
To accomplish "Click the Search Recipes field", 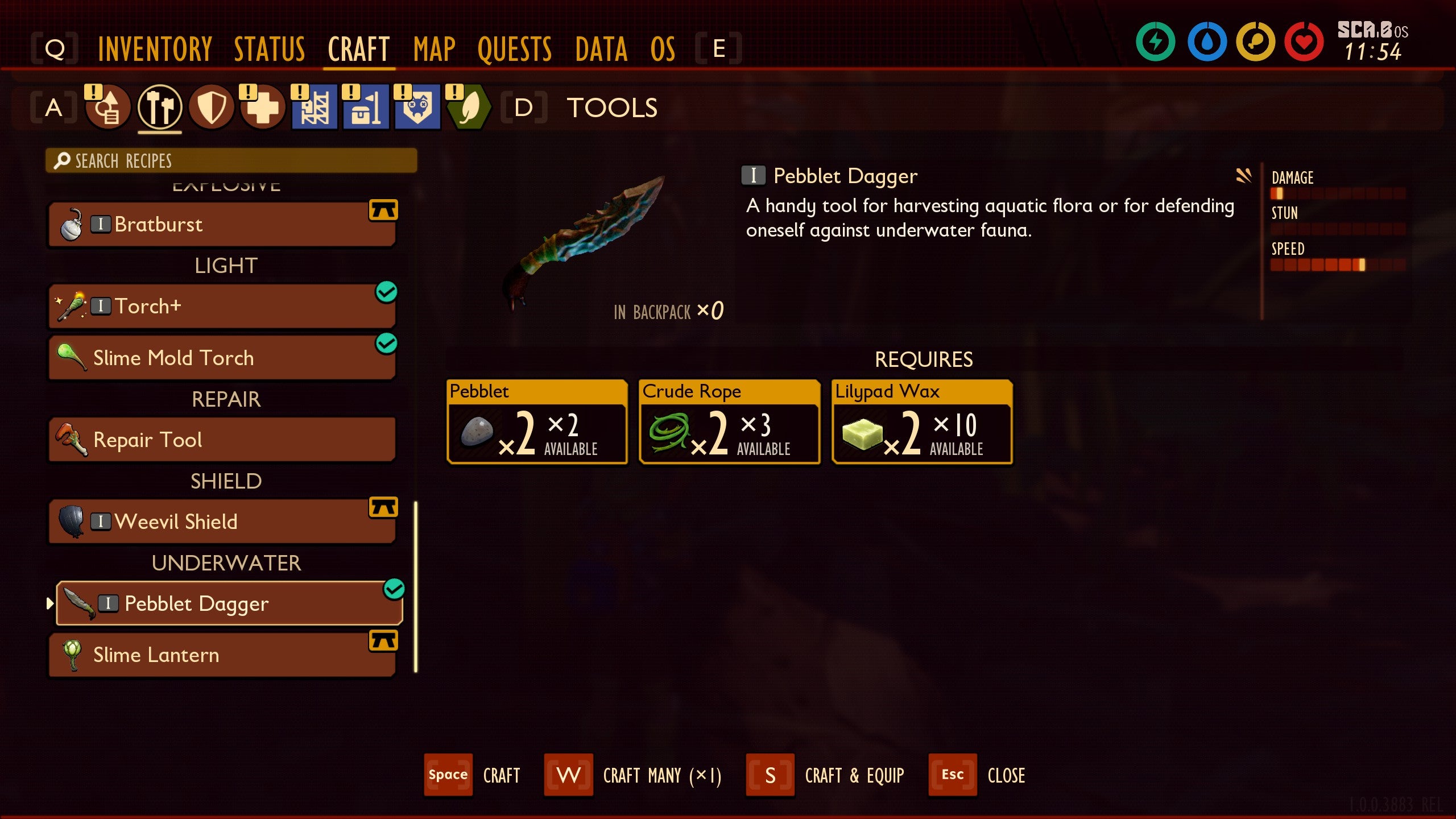I will (231, 161).
